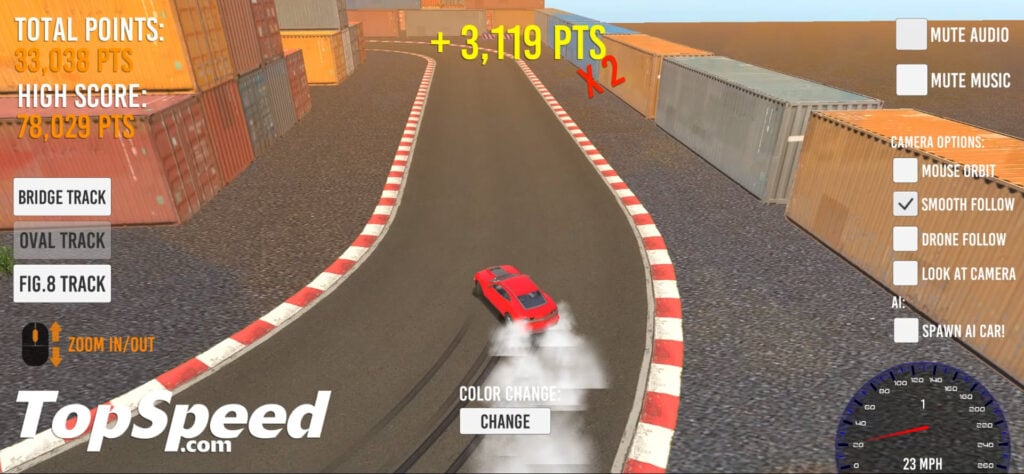Load the Fig.8 Track
The width and height of the screenshot is (1024, 474).
click(x=62, y=284)
